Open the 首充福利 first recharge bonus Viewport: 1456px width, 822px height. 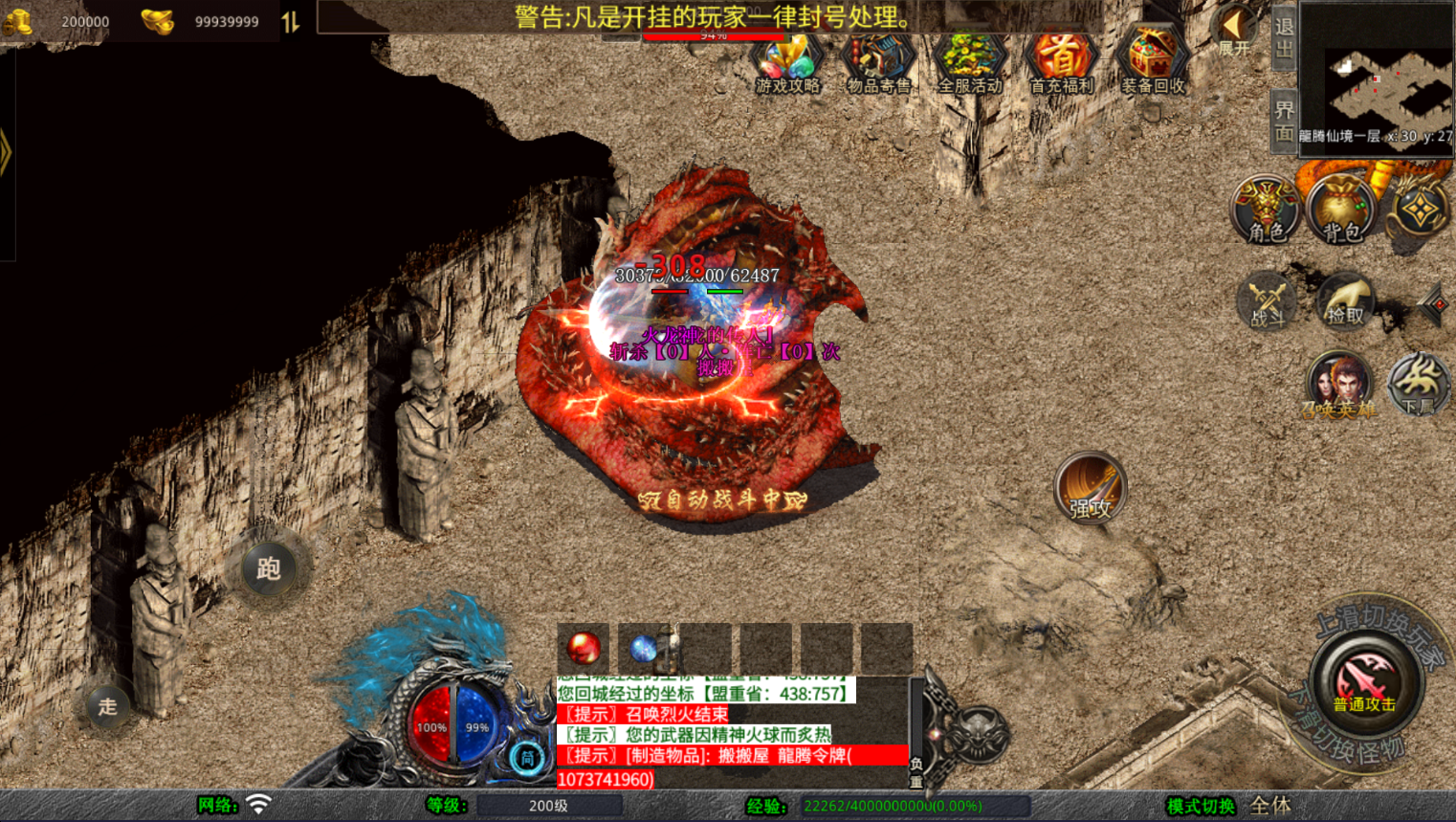click(x=1061, y=64)
